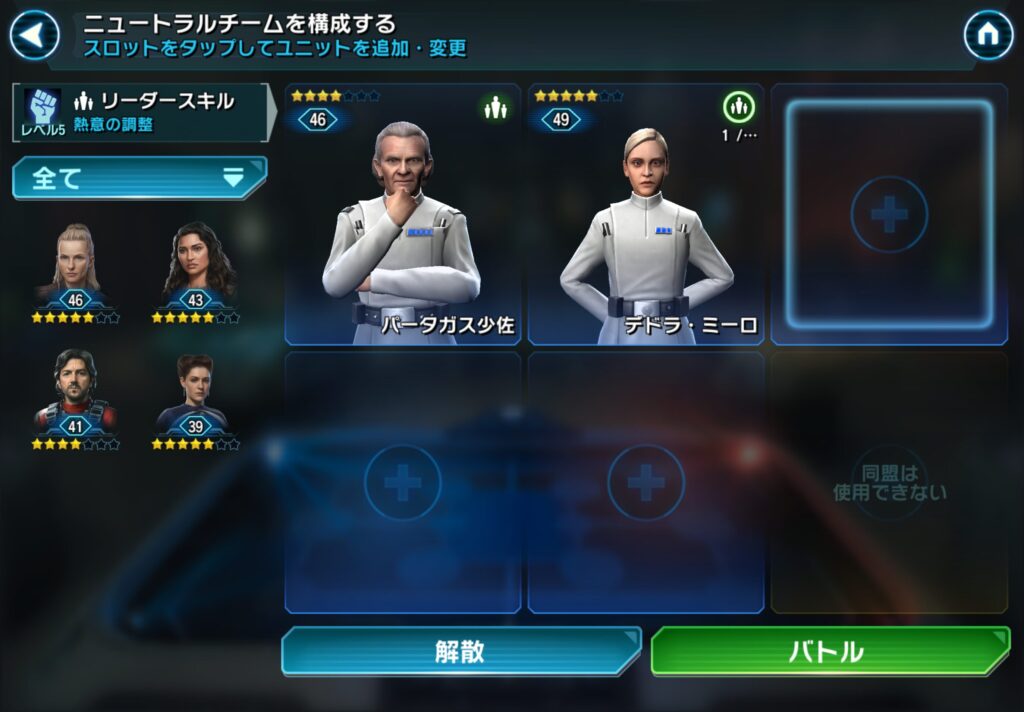This screenshot has height=712, width=1024.
Task: Open the home screen
Action: 987,36
